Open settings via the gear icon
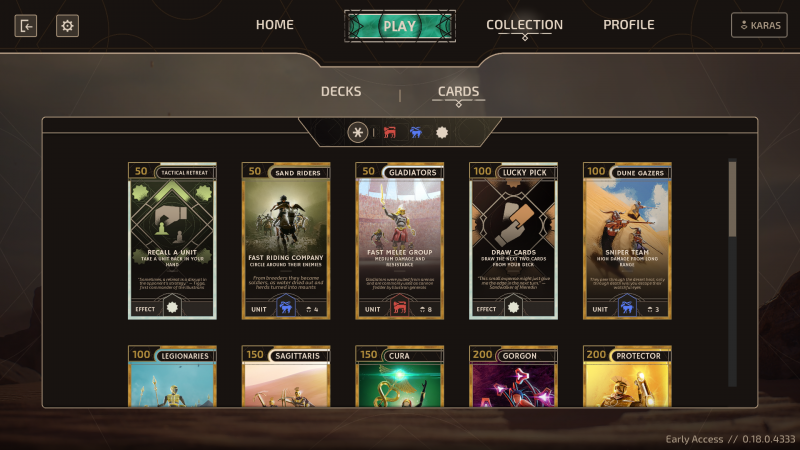 (67, 26)
